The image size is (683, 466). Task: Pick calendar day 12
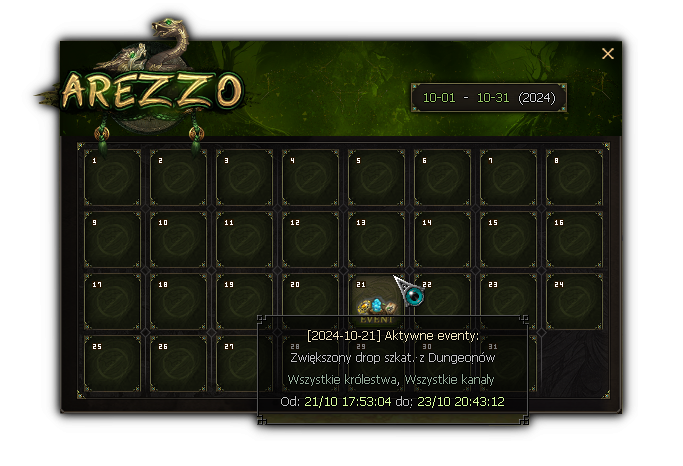click(x=310, y=239)
